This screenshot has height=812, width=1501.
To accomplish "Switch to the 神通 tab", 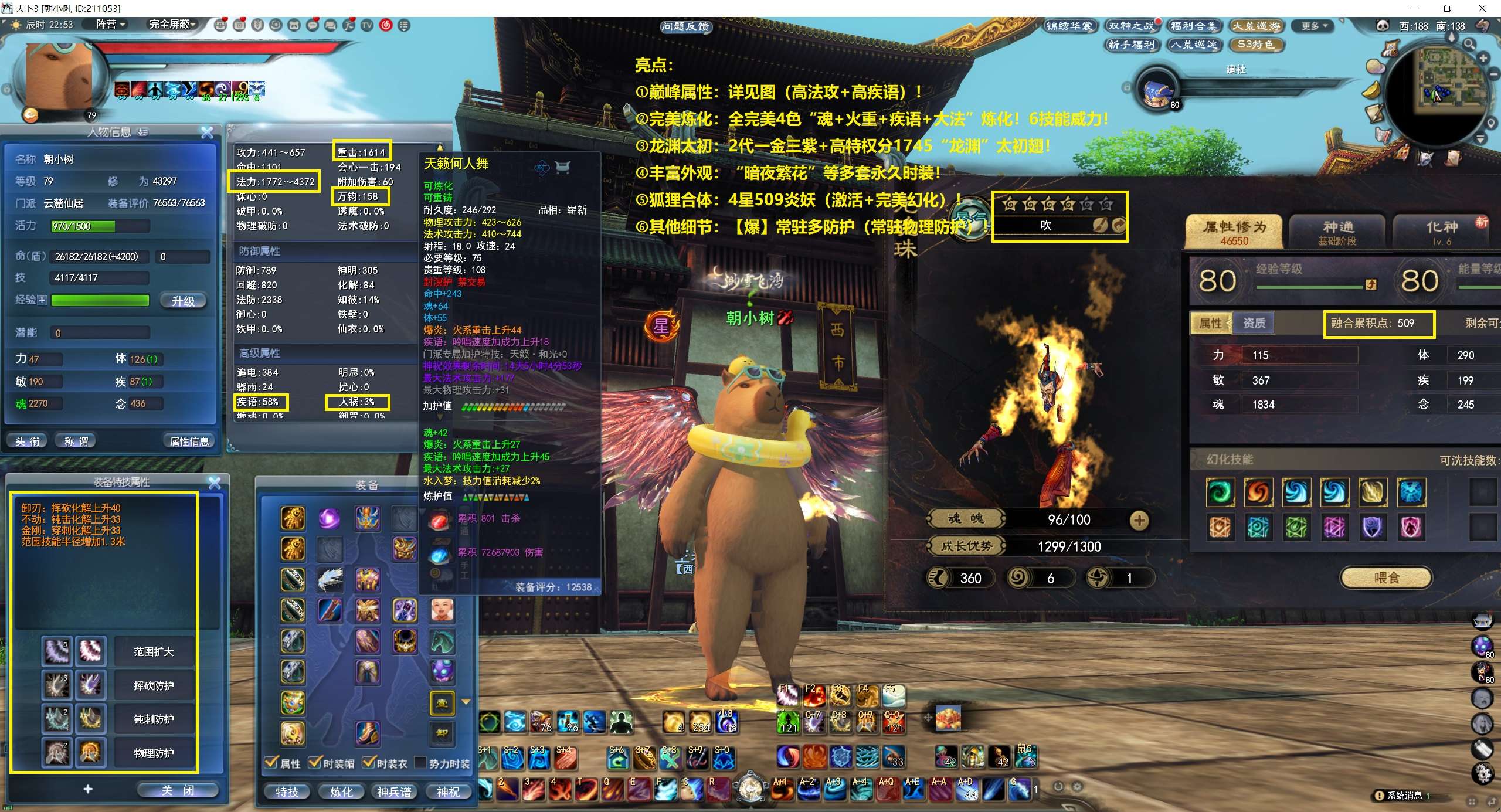I will (1337, 232).
